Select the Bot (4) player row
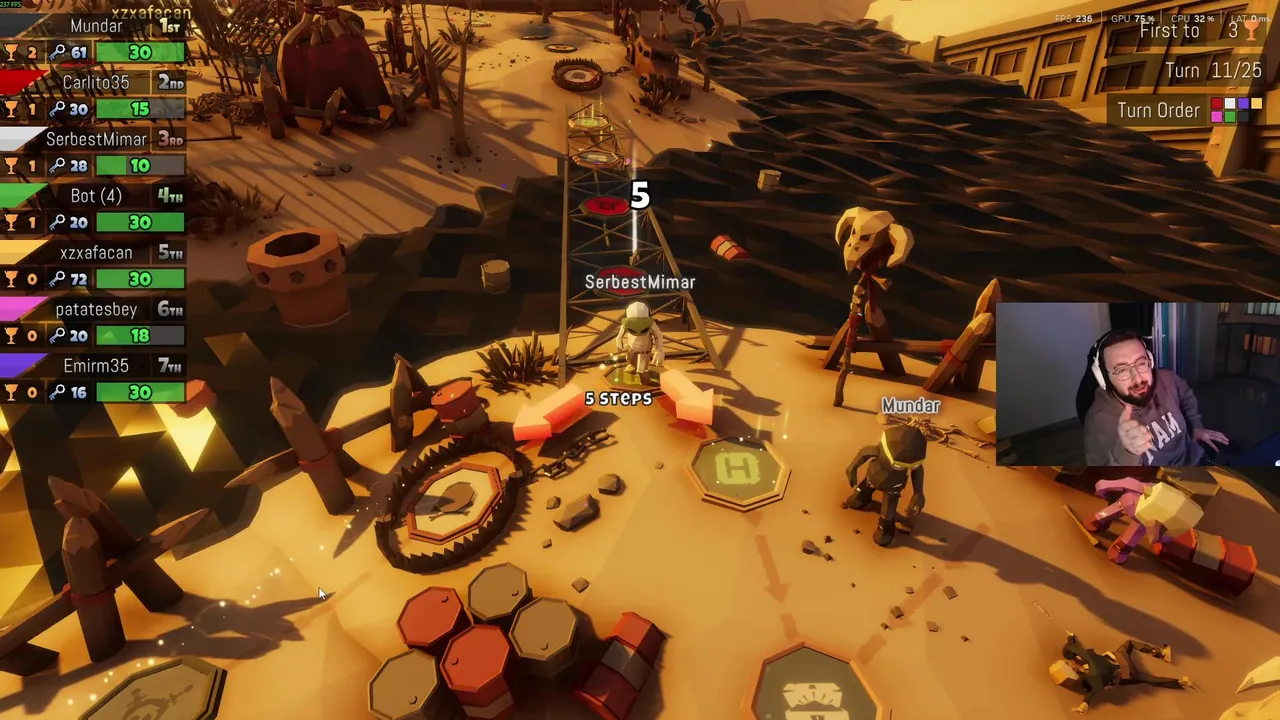Viewport: 1280px width, 720px height. point(95,209)
